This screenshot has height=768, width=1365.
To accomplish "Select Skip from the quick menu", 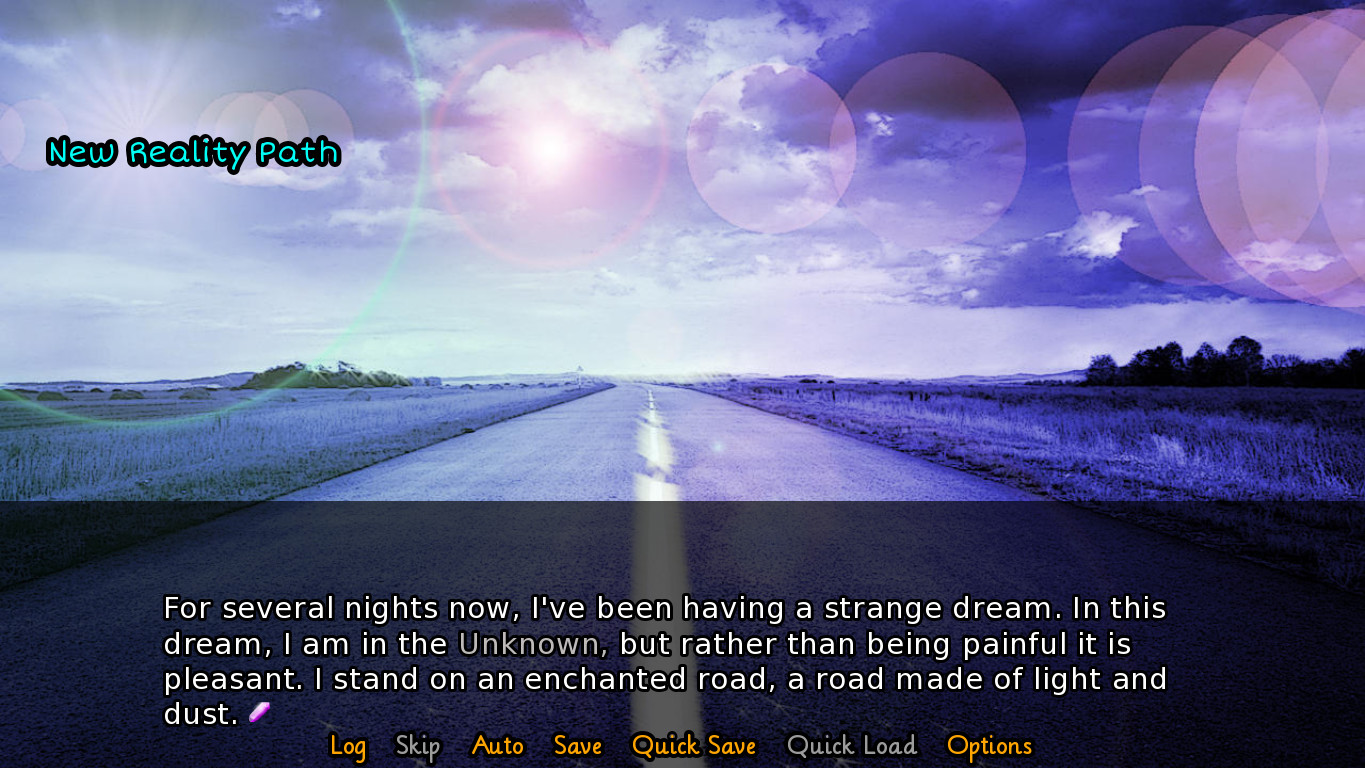I will coord(418,746).
